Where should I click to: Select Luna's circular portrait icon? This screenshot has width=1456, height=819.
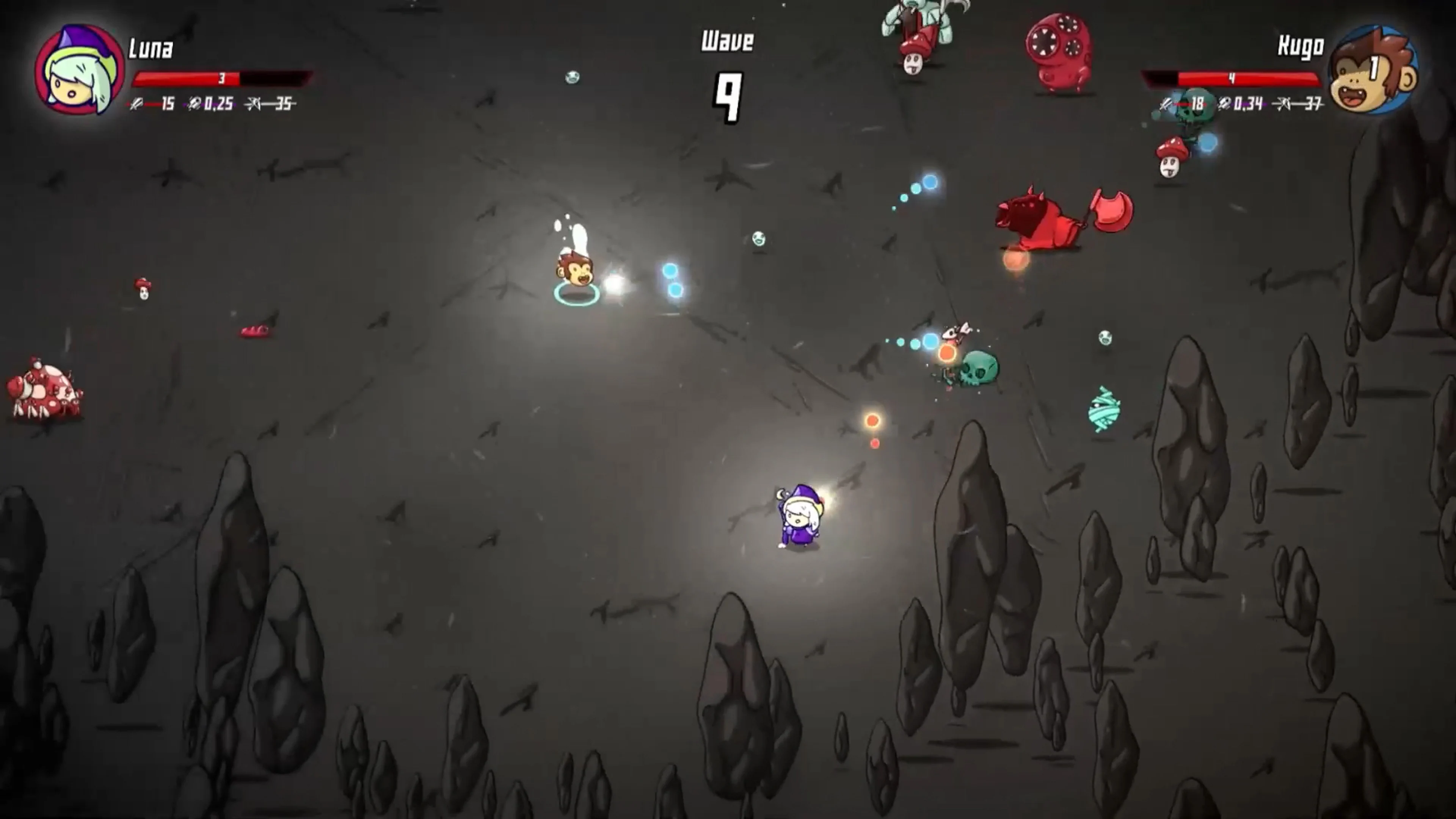[x=79, y=68]
